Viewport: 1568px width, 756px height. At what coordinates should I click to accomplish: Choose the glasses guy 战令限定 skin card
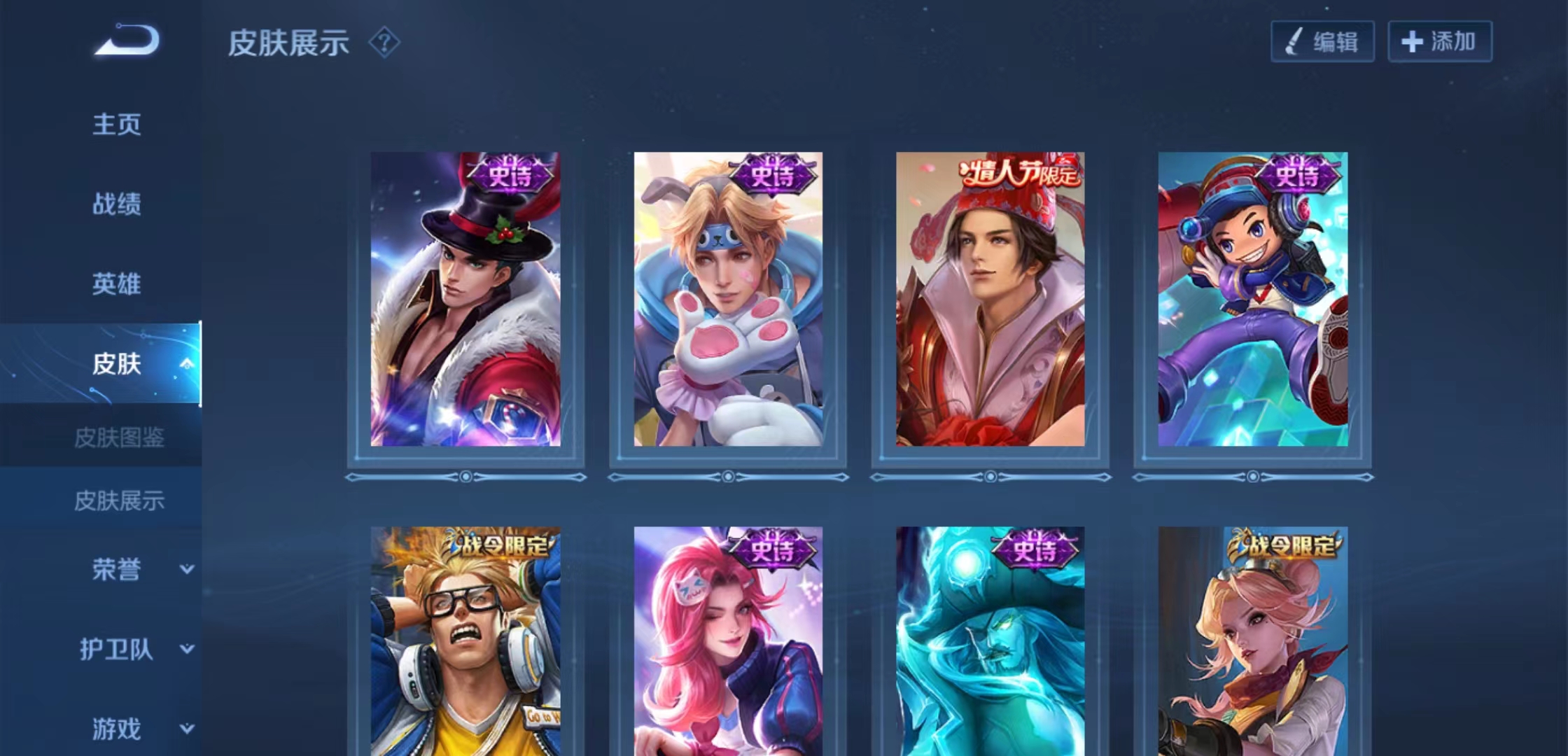tap(465, 640)
